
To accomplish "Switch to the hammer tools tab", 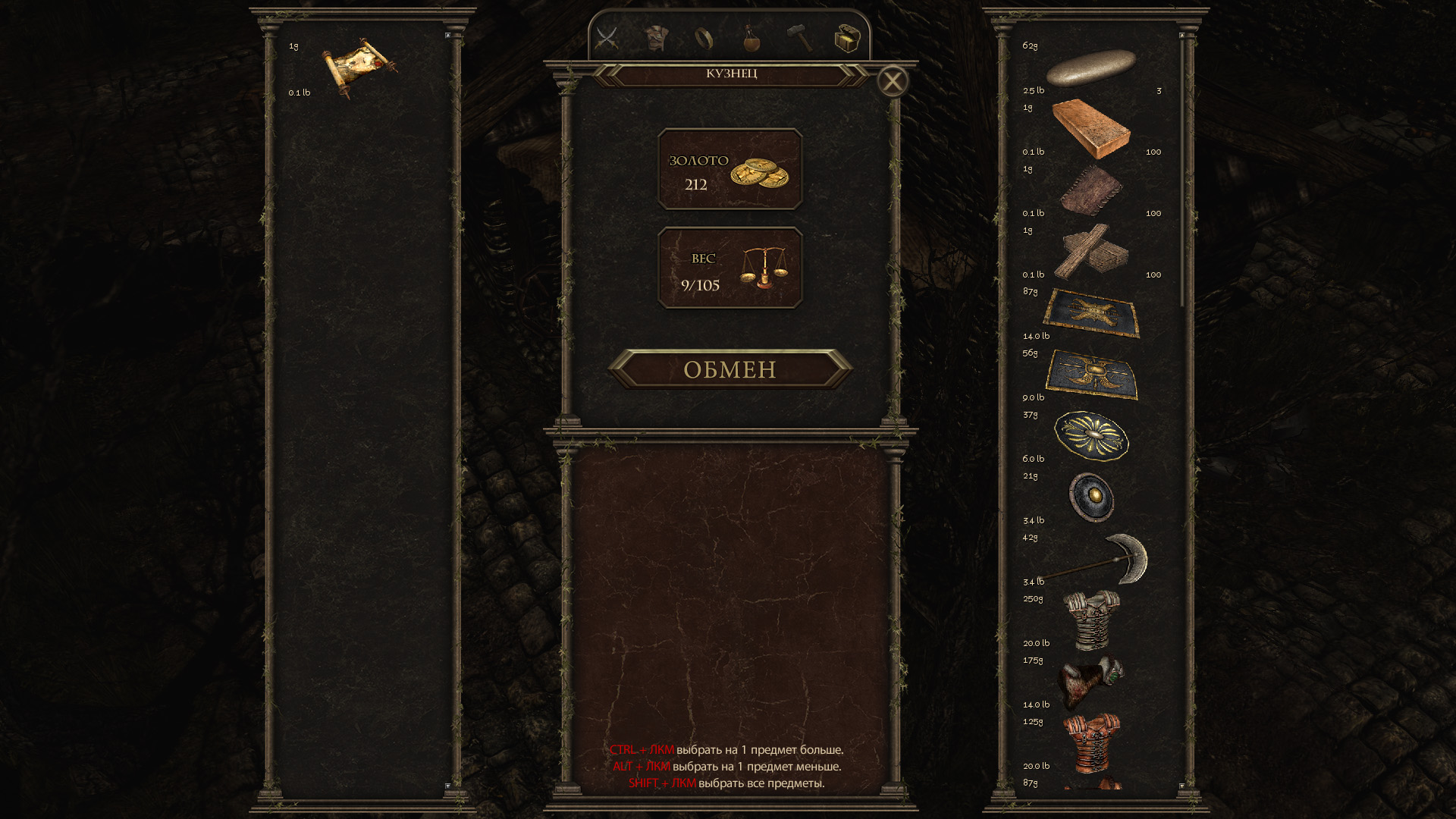I will (799, 38).
